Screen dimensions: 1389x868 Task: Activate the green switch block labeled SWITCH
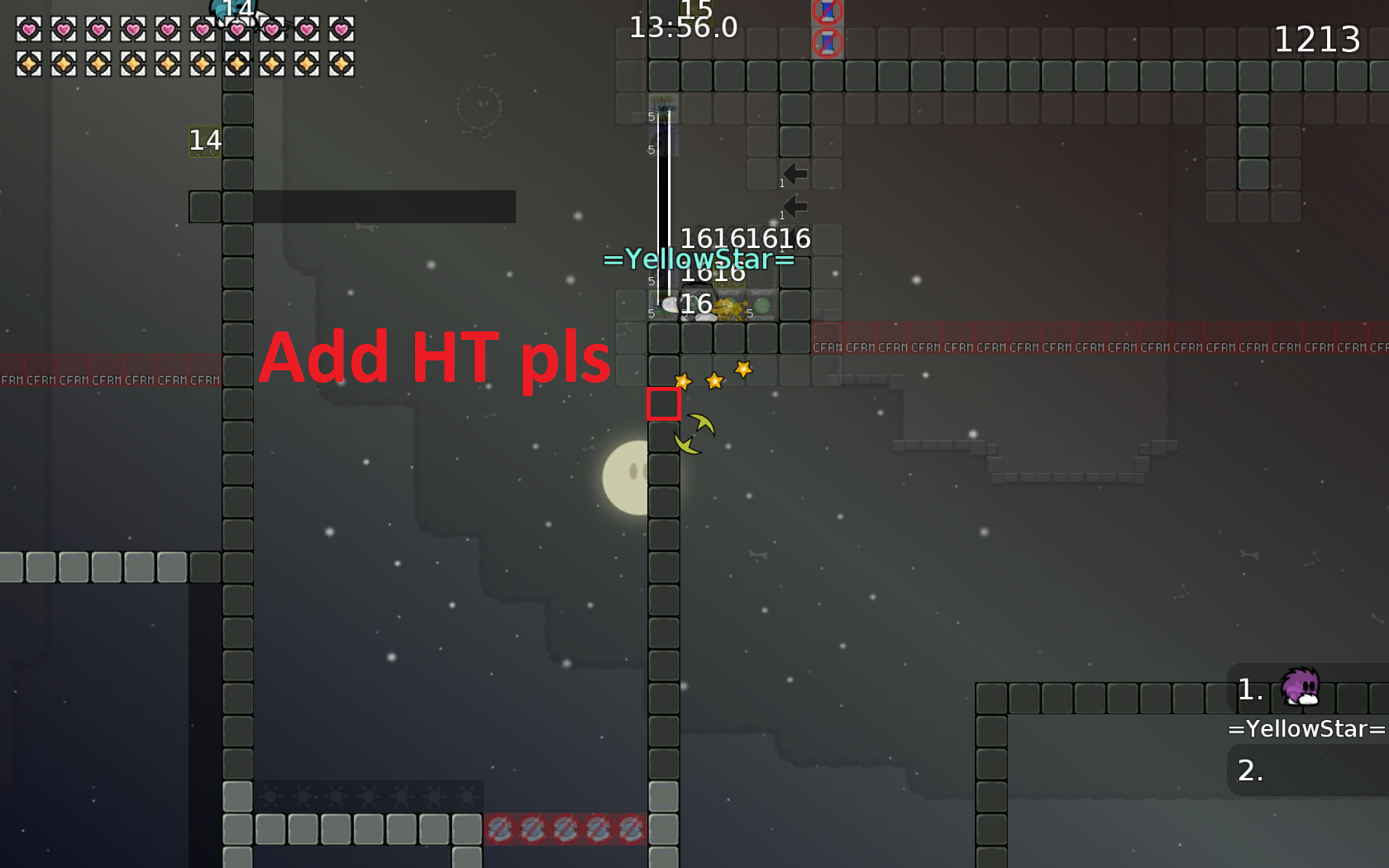point(729,303)
